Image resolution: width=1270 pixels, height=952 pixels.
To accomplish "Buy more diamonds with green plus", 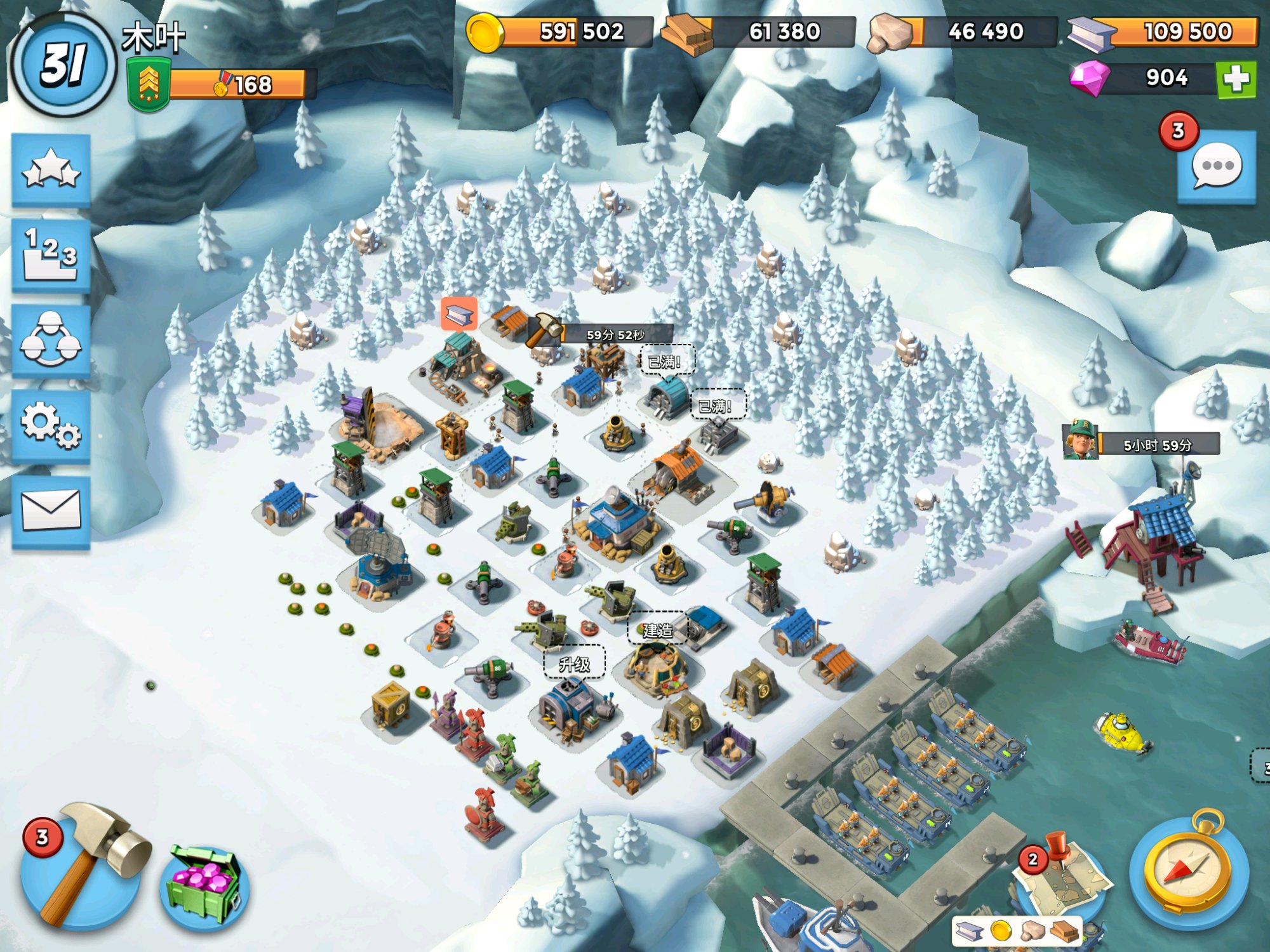I will [1236, 79].
